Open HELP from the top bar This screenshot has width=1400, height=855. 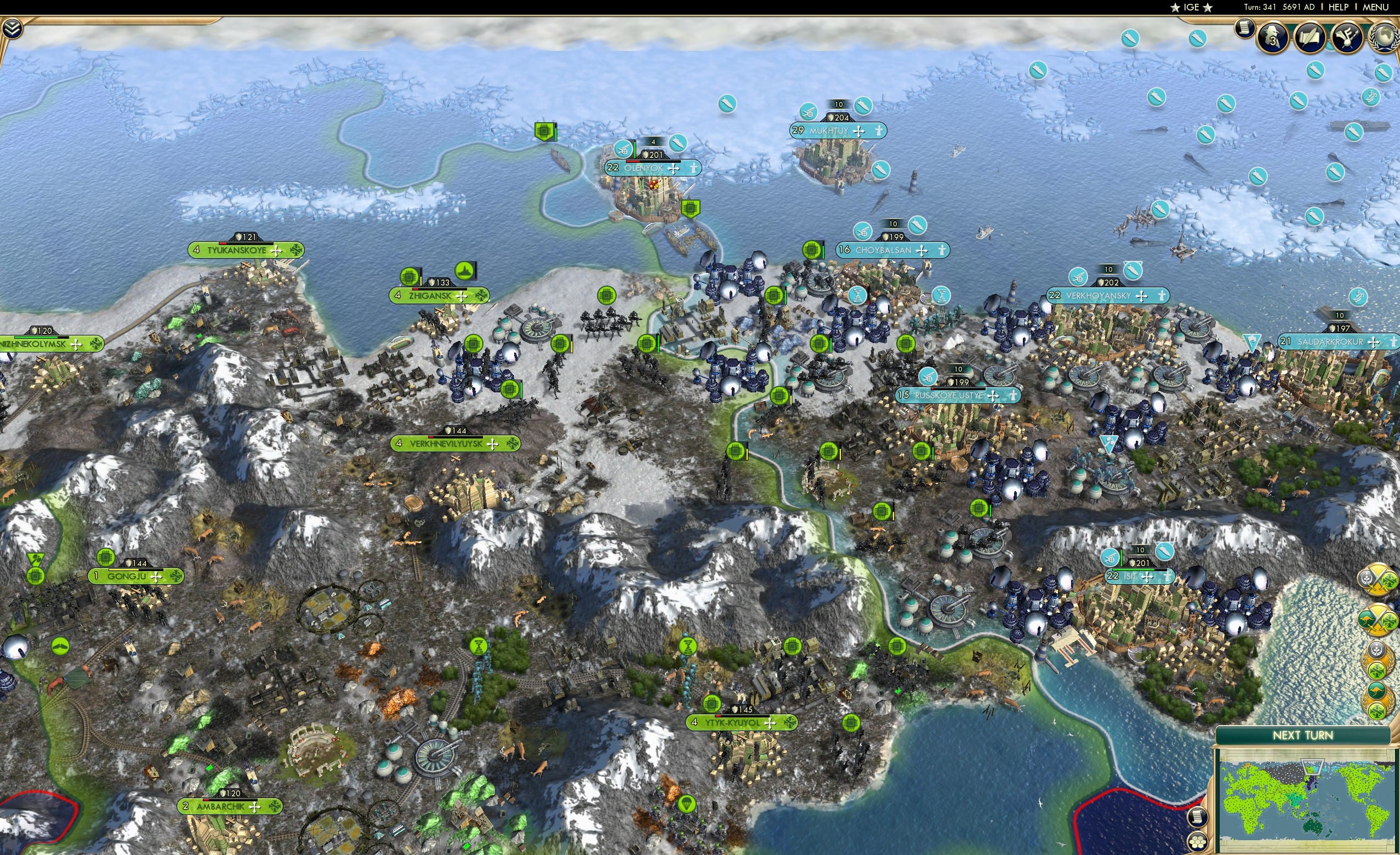coord(1339,7)
